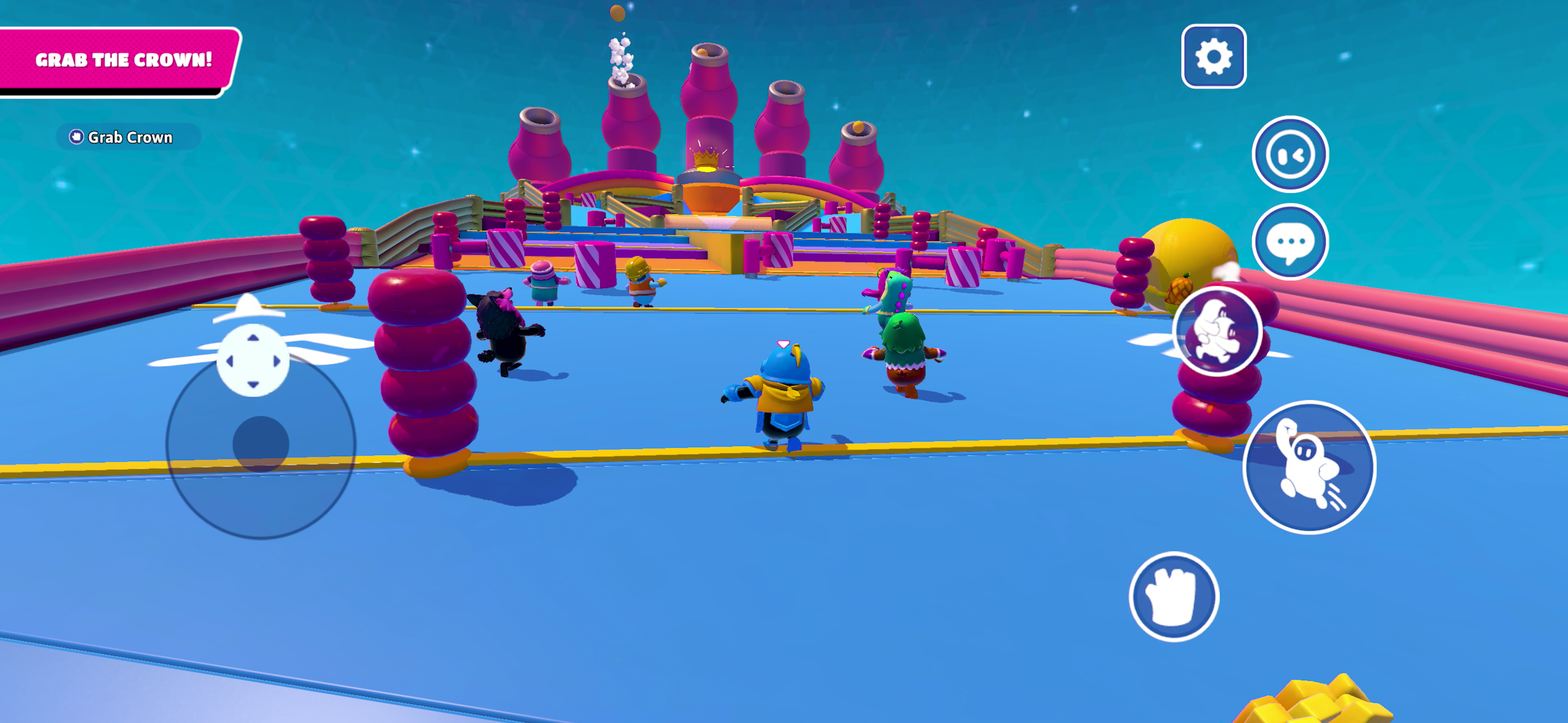Viewport: 1568px width, 723px height.
Task: Open the gear settings menu
Action: [1213, 56]
